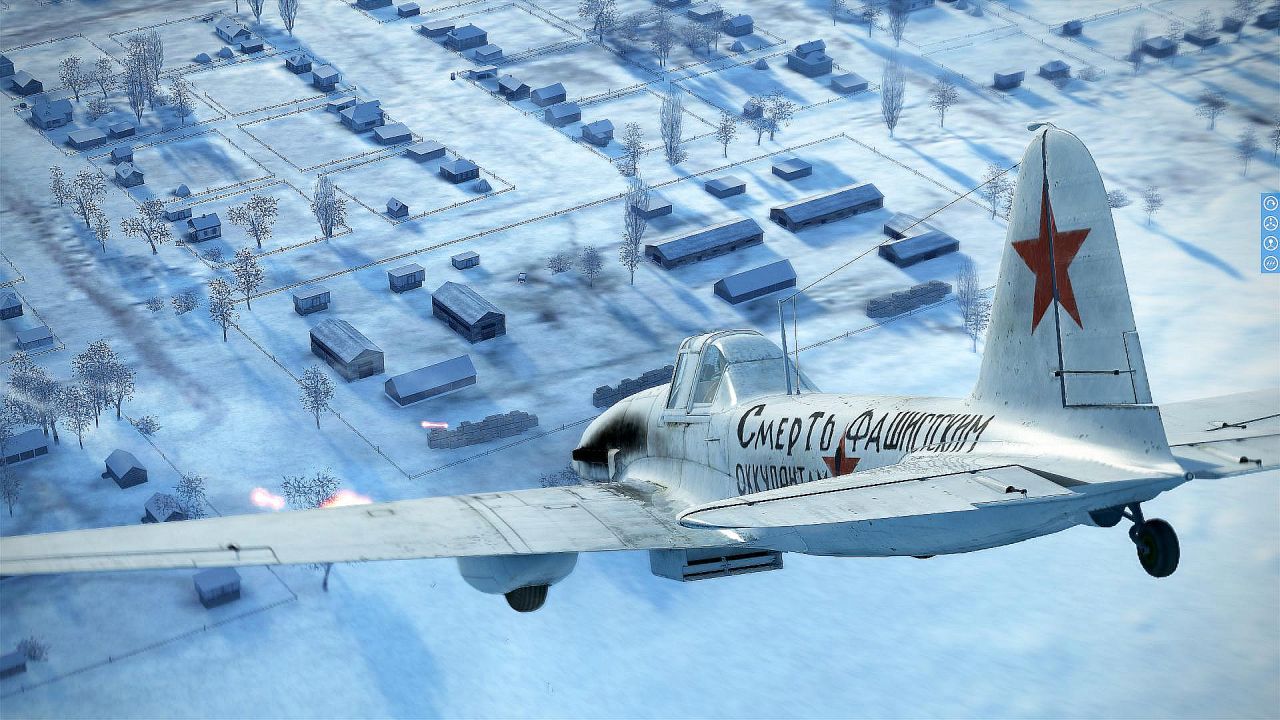This screenshot has height=720, width=1280.
Task: Click the bottom striped icon in the blue sidebar
Action: pyautogui.click(x=1270, y=263)
